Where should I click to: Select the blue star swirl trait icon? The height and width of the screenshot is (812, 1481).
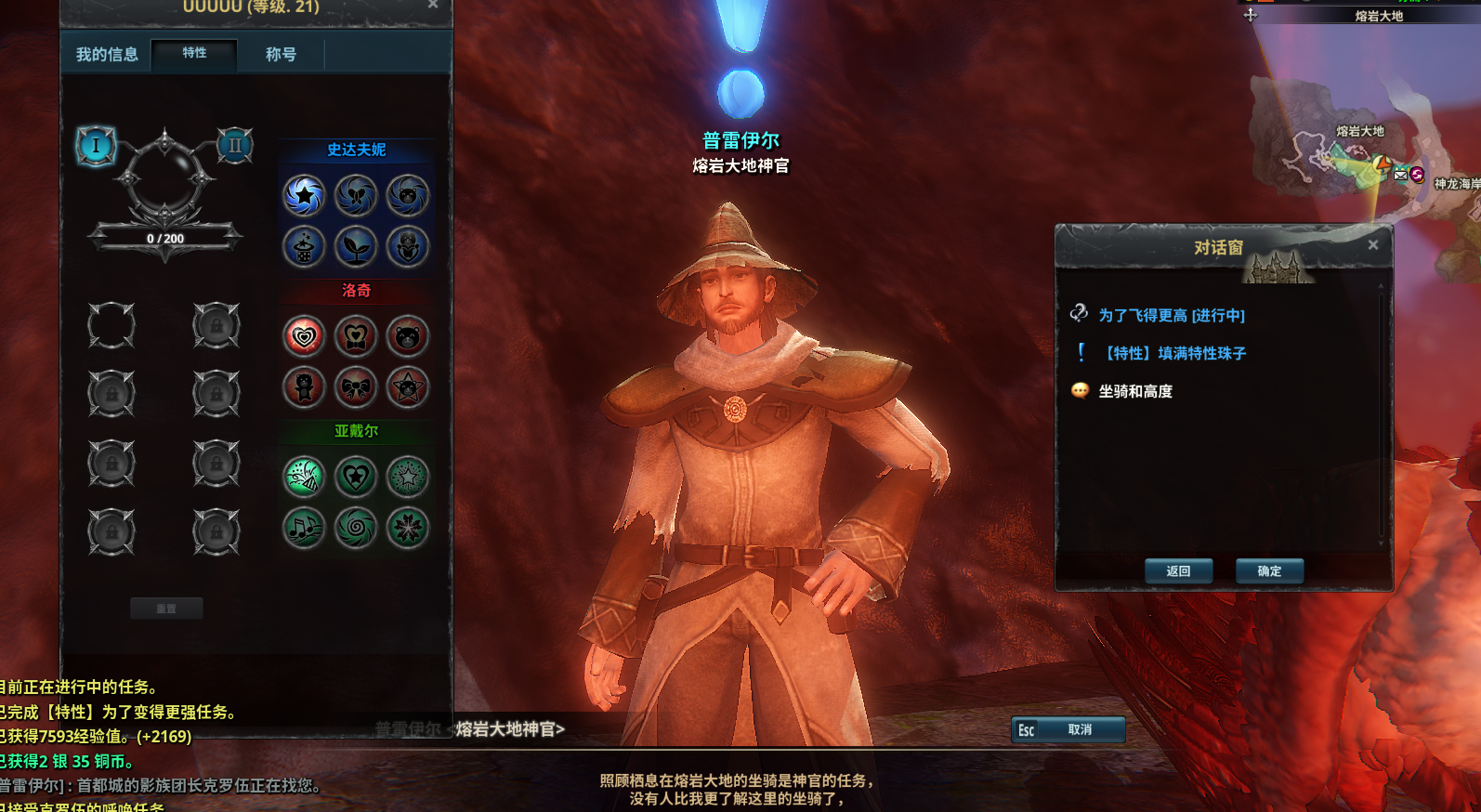304,195
